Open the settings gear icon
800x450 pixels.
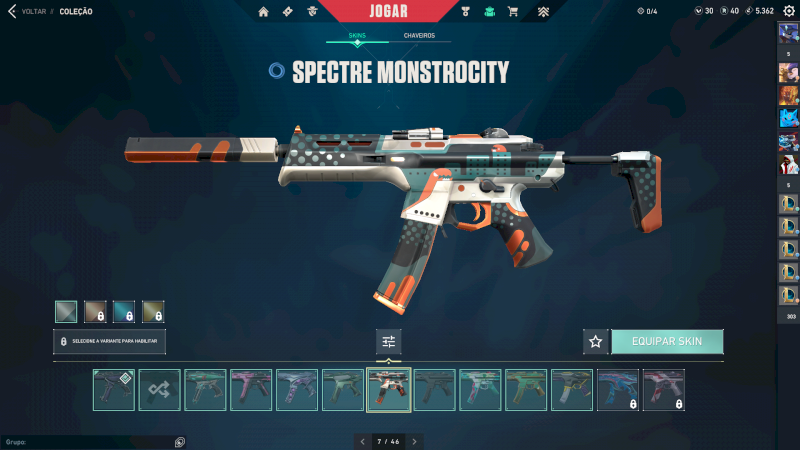788,11
